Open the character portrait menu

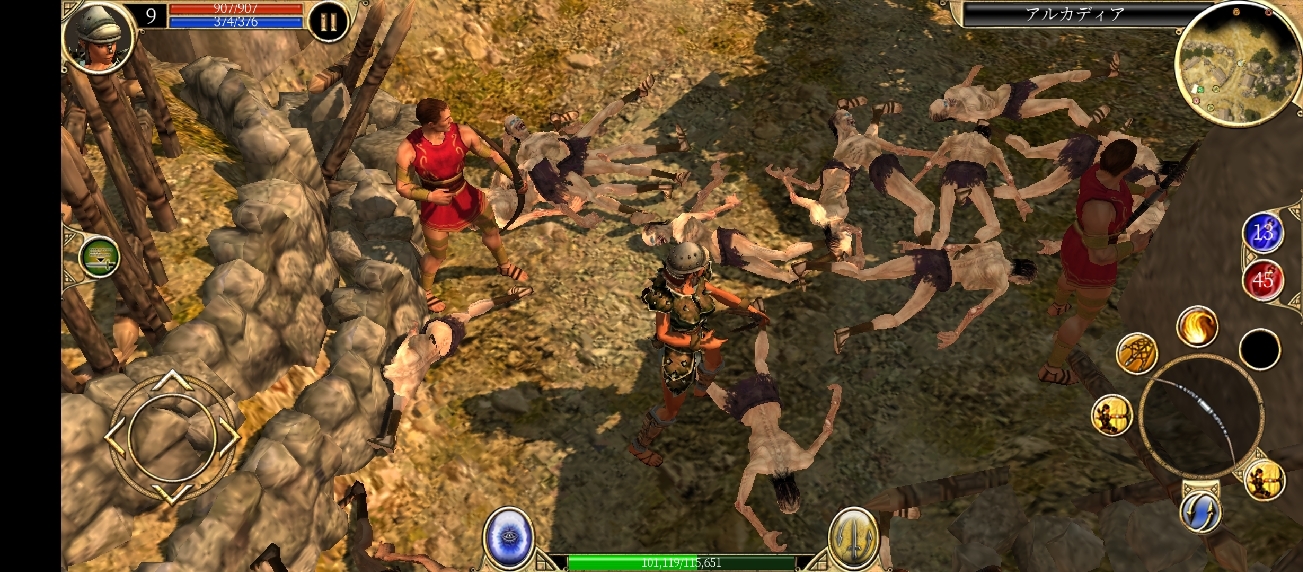click(x=98, y=37)
